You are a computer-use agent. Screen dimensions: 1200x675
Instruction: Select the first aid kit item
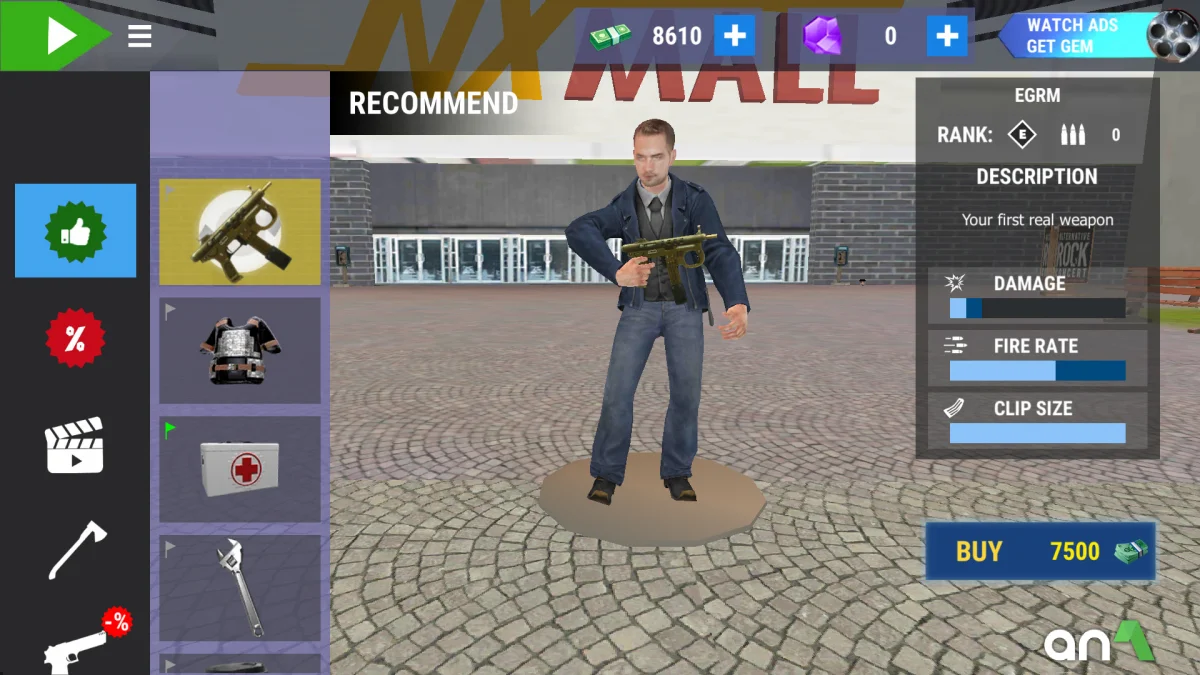click(x=240, y=469)
